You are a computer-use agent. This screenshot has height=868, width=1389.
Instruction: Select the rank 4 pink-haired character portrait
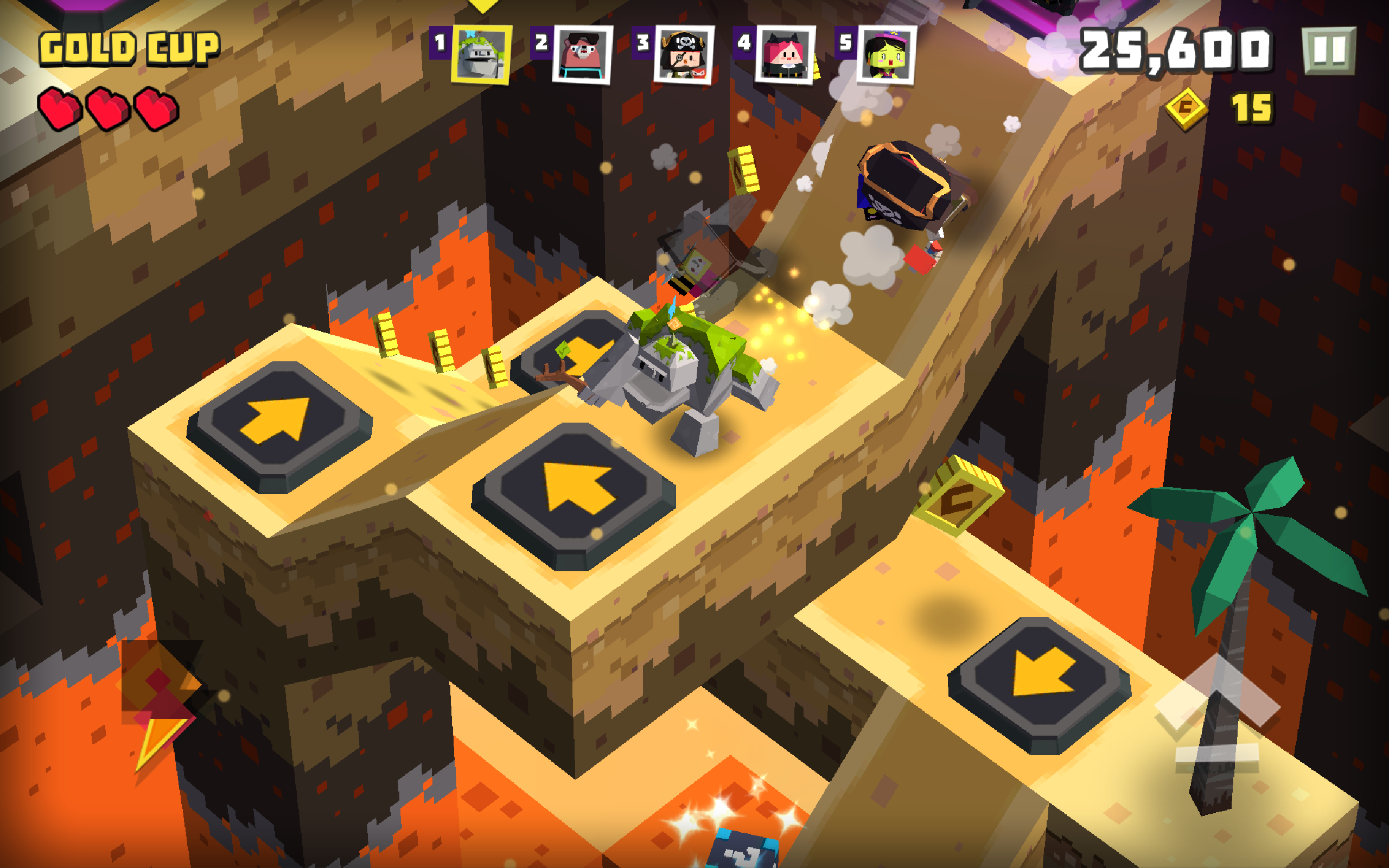pos(786,55)
